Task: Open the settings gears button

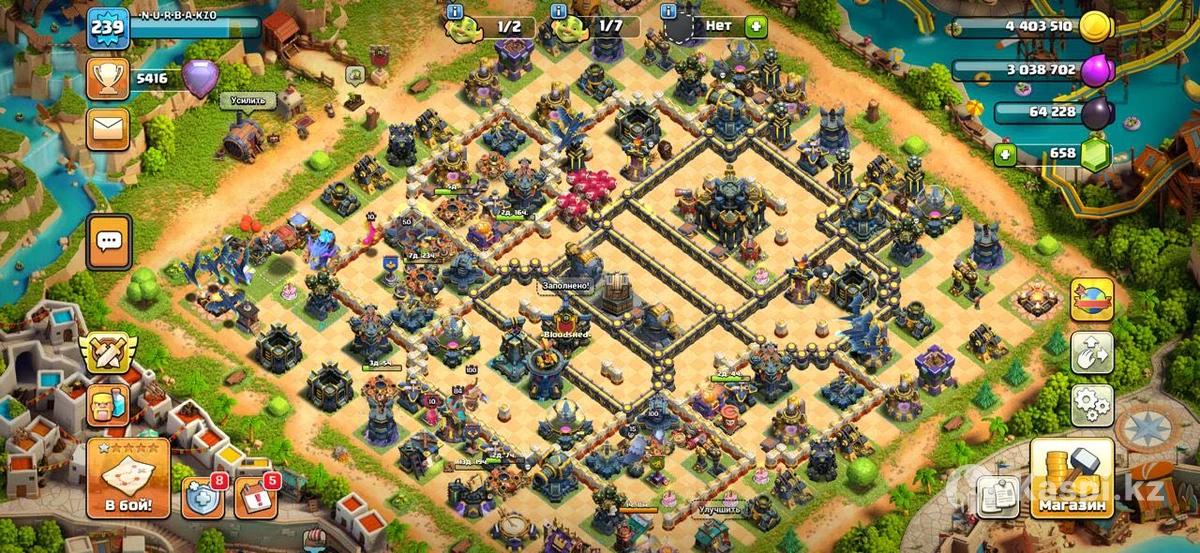Action: tap(1092, 405)
